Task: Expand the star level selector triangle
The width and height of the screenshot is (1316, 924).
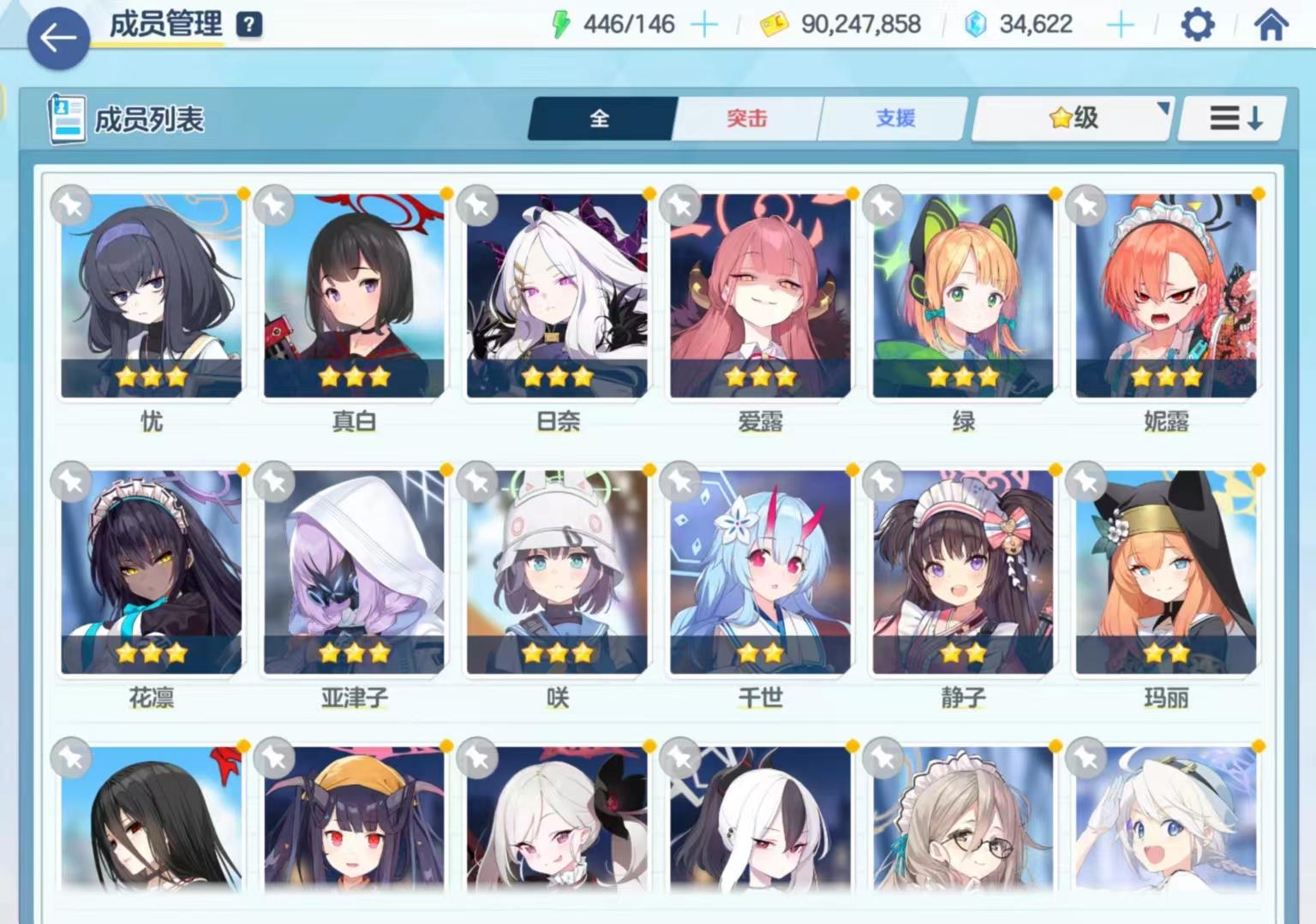Action: pyautogui.click(x=1163, y=107)
